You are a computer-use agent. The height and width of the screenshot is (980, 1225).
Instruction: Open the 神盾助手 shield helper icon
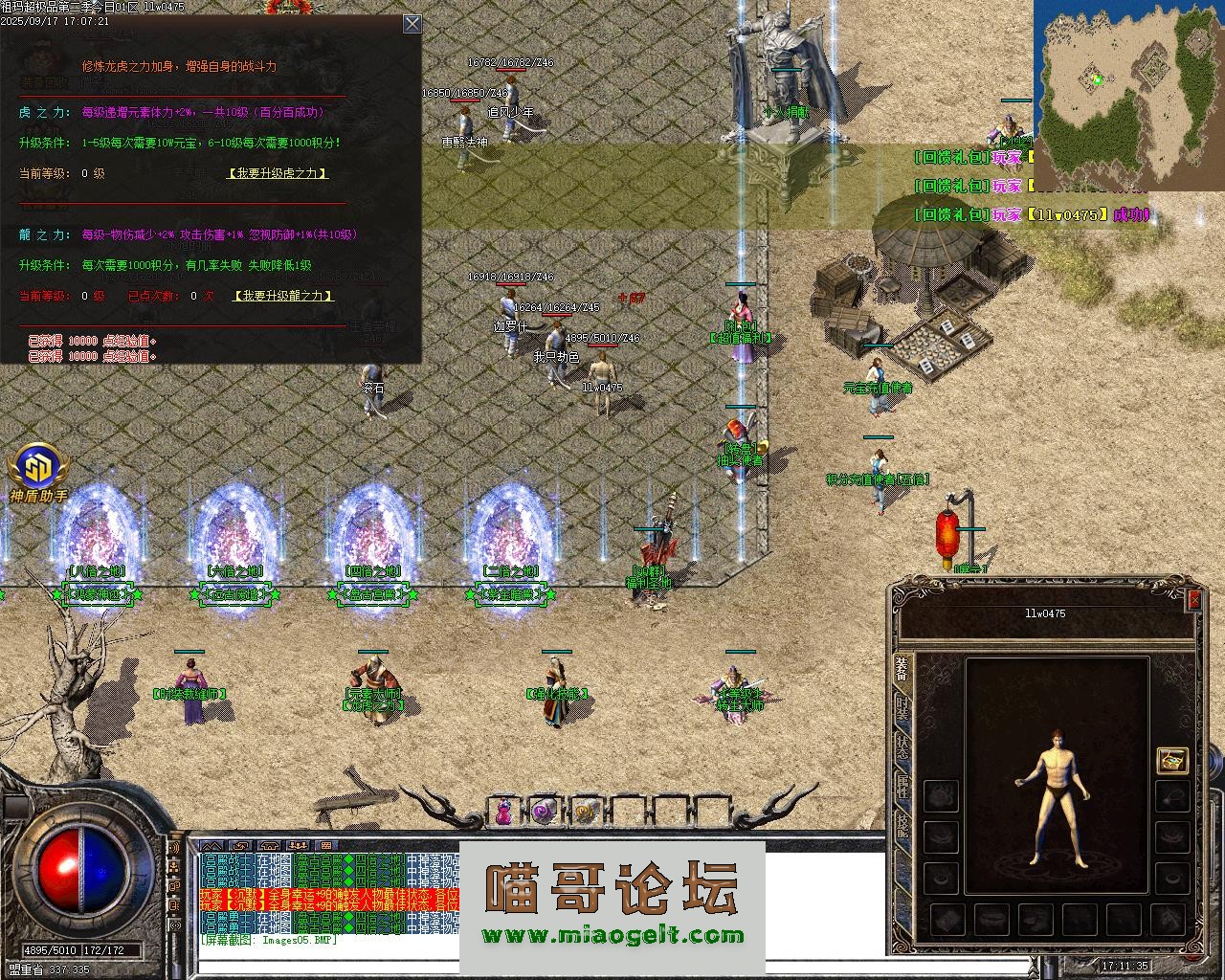(38, 469)
